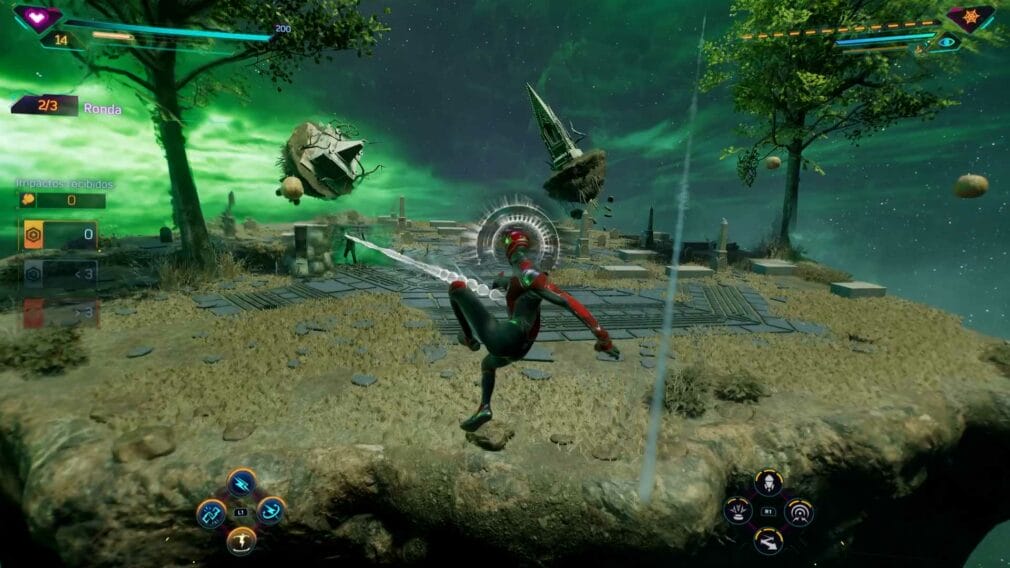The image size is (1010, 568).
Task: Open the Ronda 2/3 round tracker
Action: 45,106
